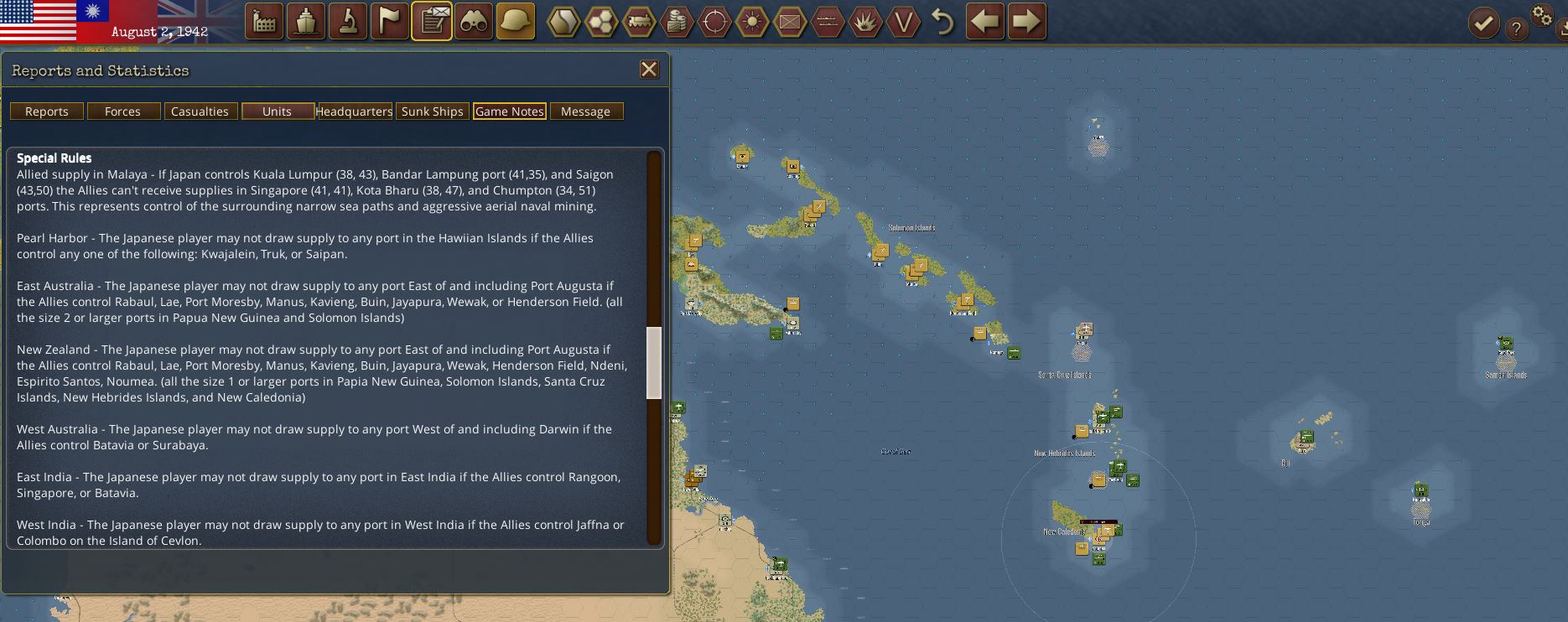Open the Sunk Ships tab
The height and width of the screenshot is (622, 1568).
(x=432, y=111)
